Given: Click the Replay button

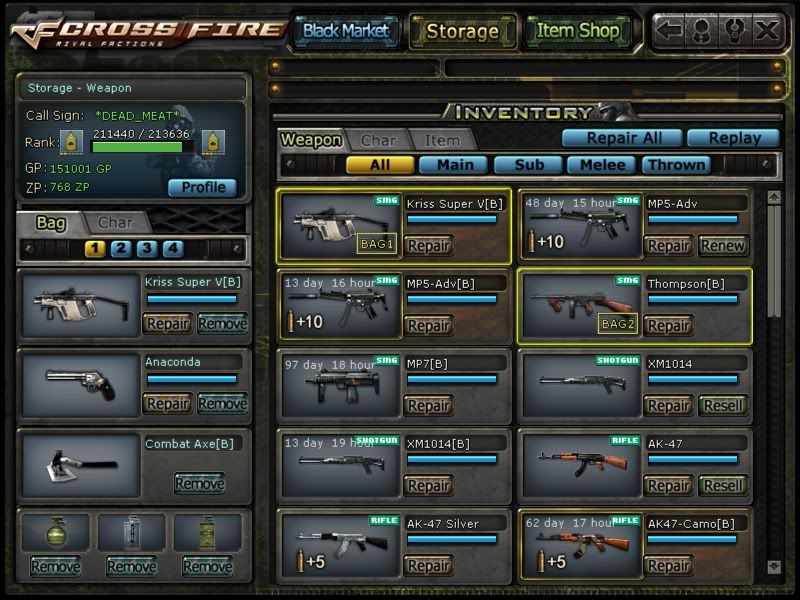Looking at the screenshot, I should (x=732, y=138).
